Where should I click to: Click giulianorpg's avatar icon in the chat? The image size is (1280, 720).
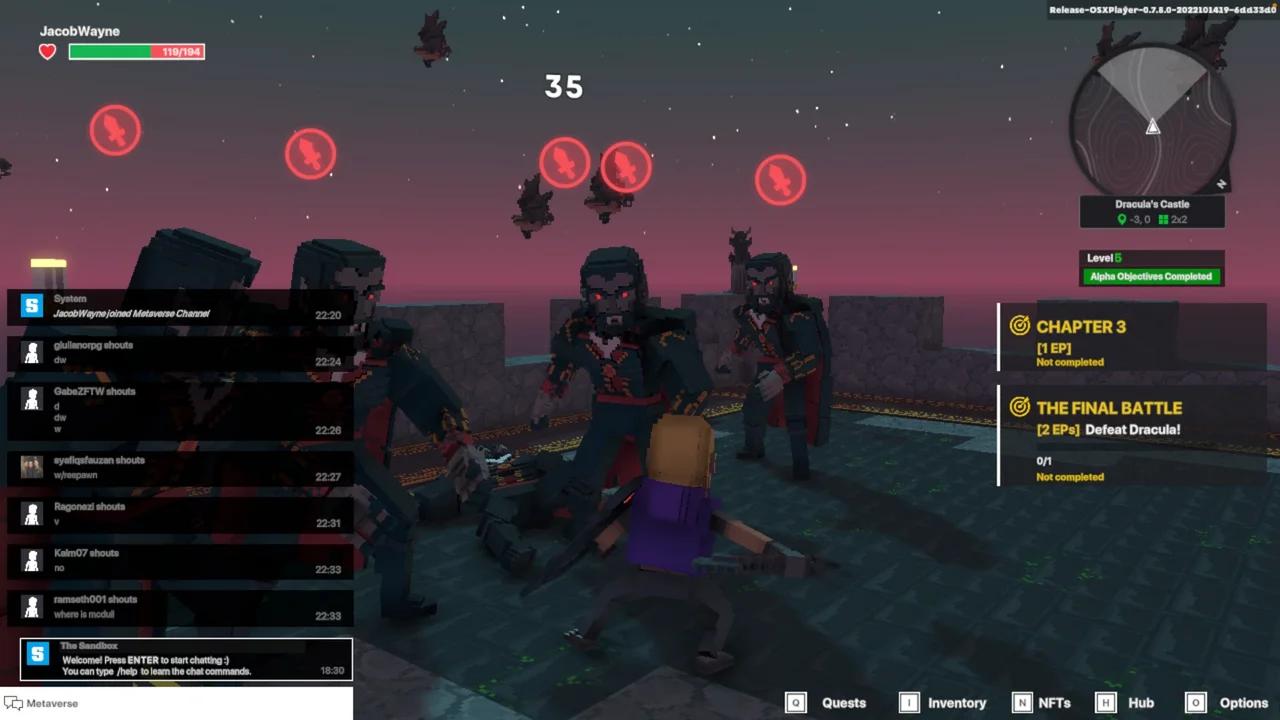tap(30, 353)
